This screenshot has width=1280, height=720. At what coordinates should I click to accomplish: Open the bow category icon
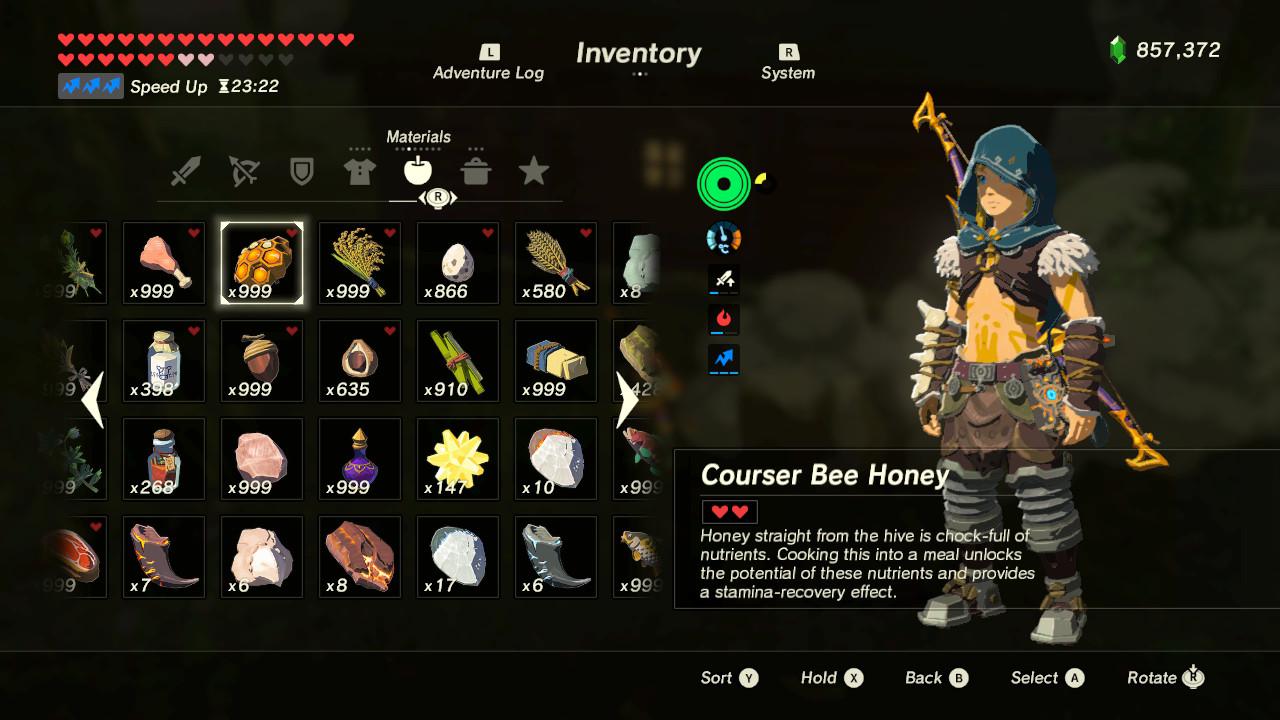tap(244, 170)
